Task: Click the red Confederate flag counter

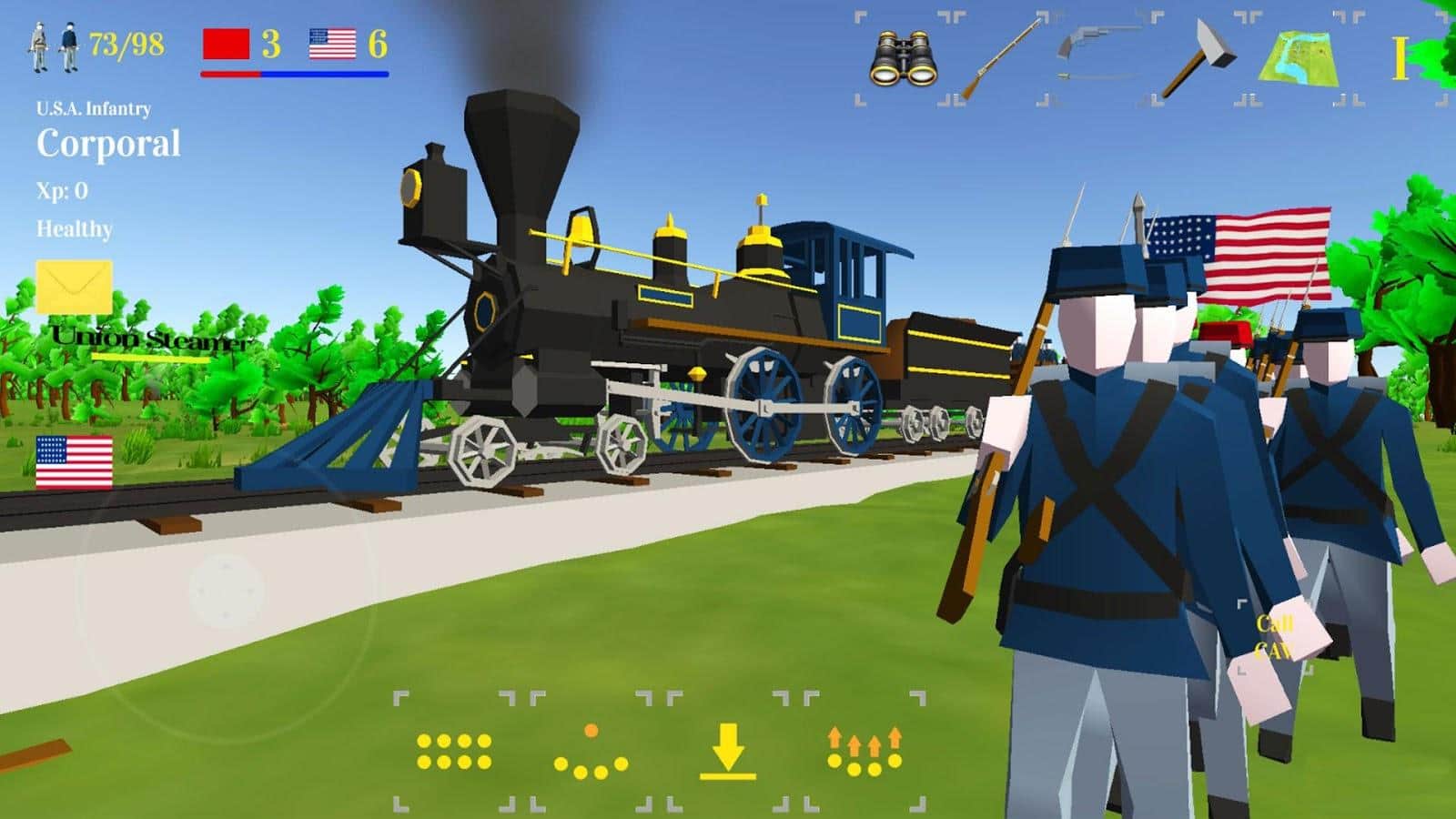Action: point(227,41)
